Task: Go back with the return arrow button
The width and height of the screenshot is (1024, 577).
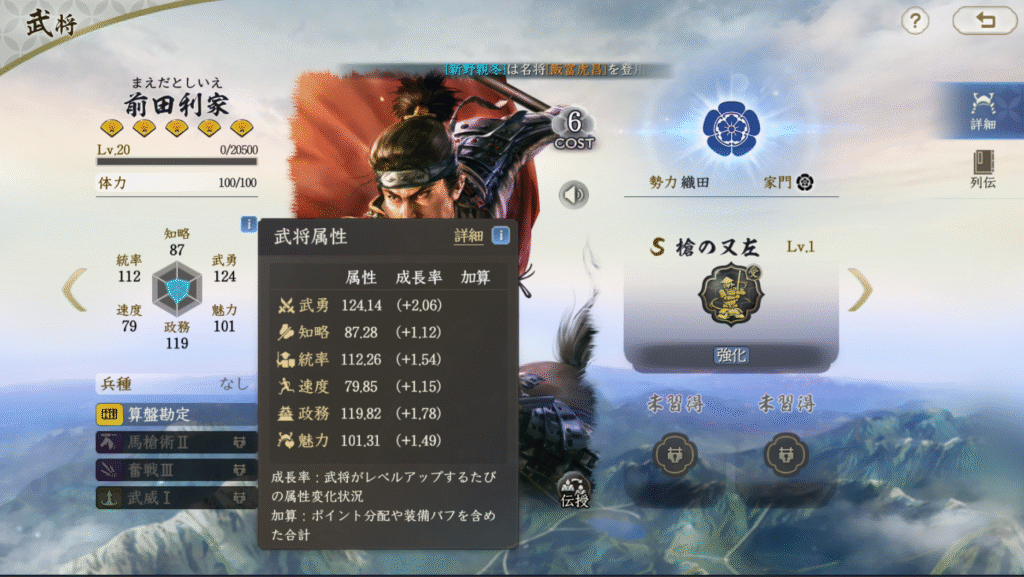Action: pos(984,20)
